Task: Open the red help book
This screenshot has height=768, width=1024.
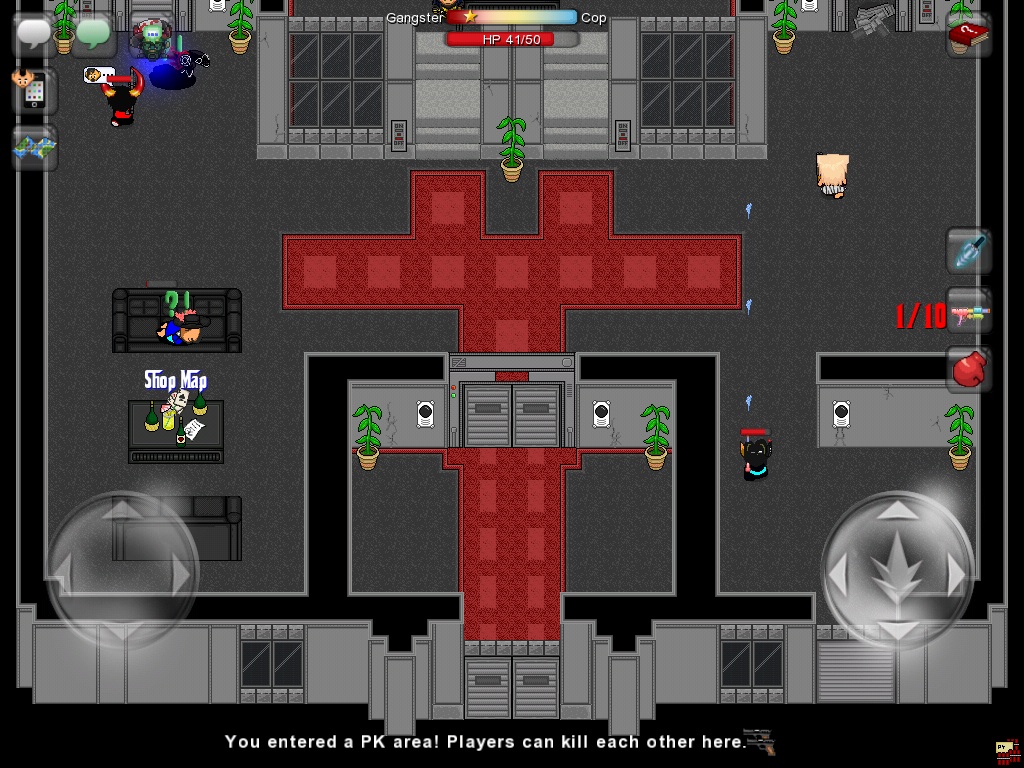Action: [968, 35]
